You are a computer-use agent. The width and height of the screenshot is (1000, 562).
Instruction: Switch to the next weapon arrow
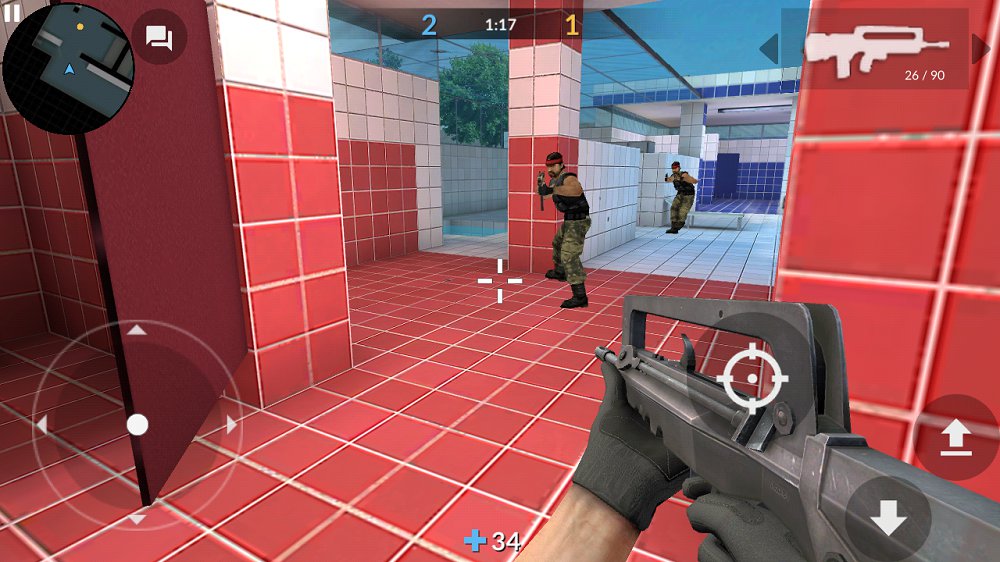(x=981, y=47)
